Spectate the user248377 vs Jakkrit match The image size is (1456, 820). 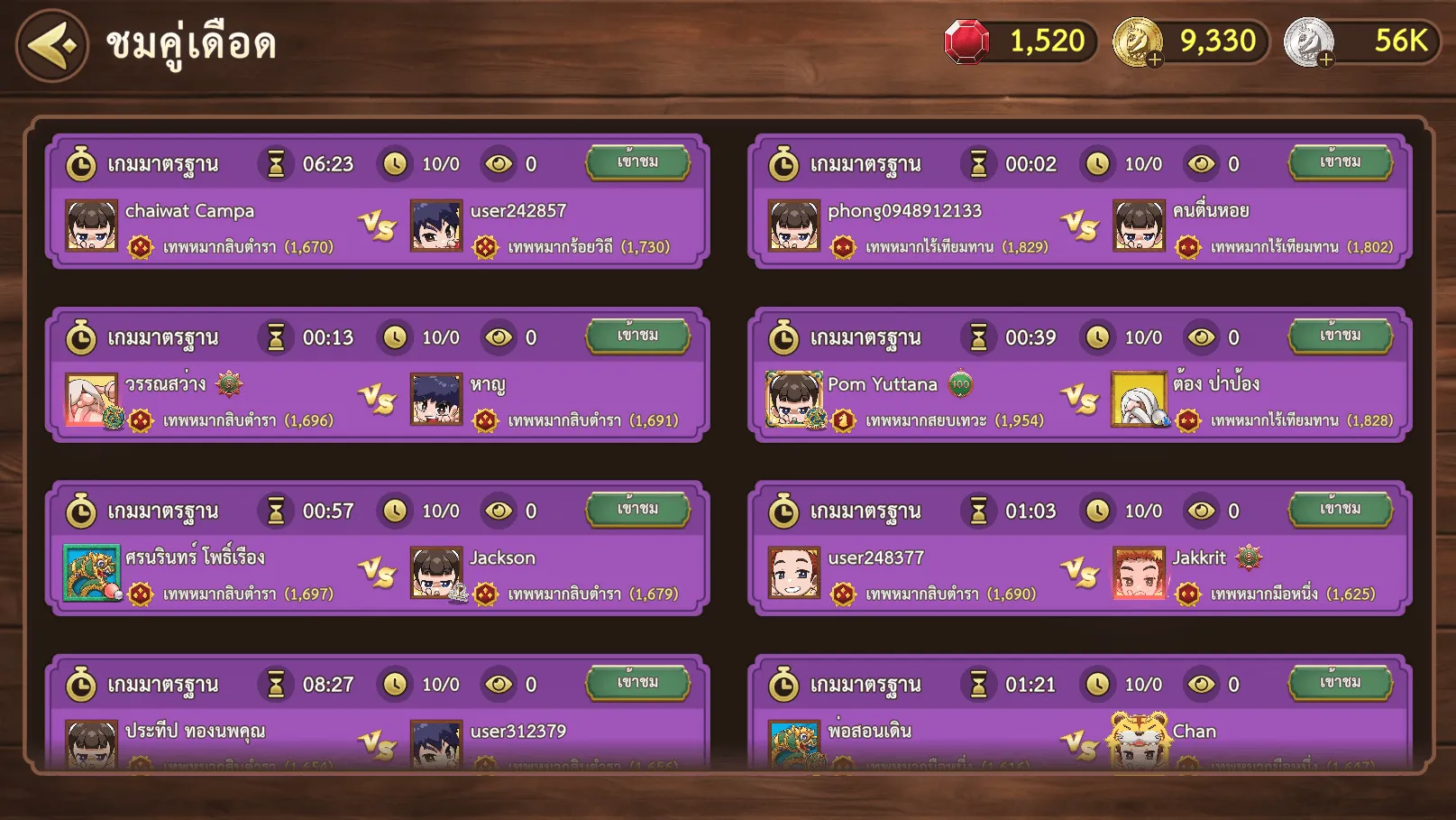[1340, 510]
